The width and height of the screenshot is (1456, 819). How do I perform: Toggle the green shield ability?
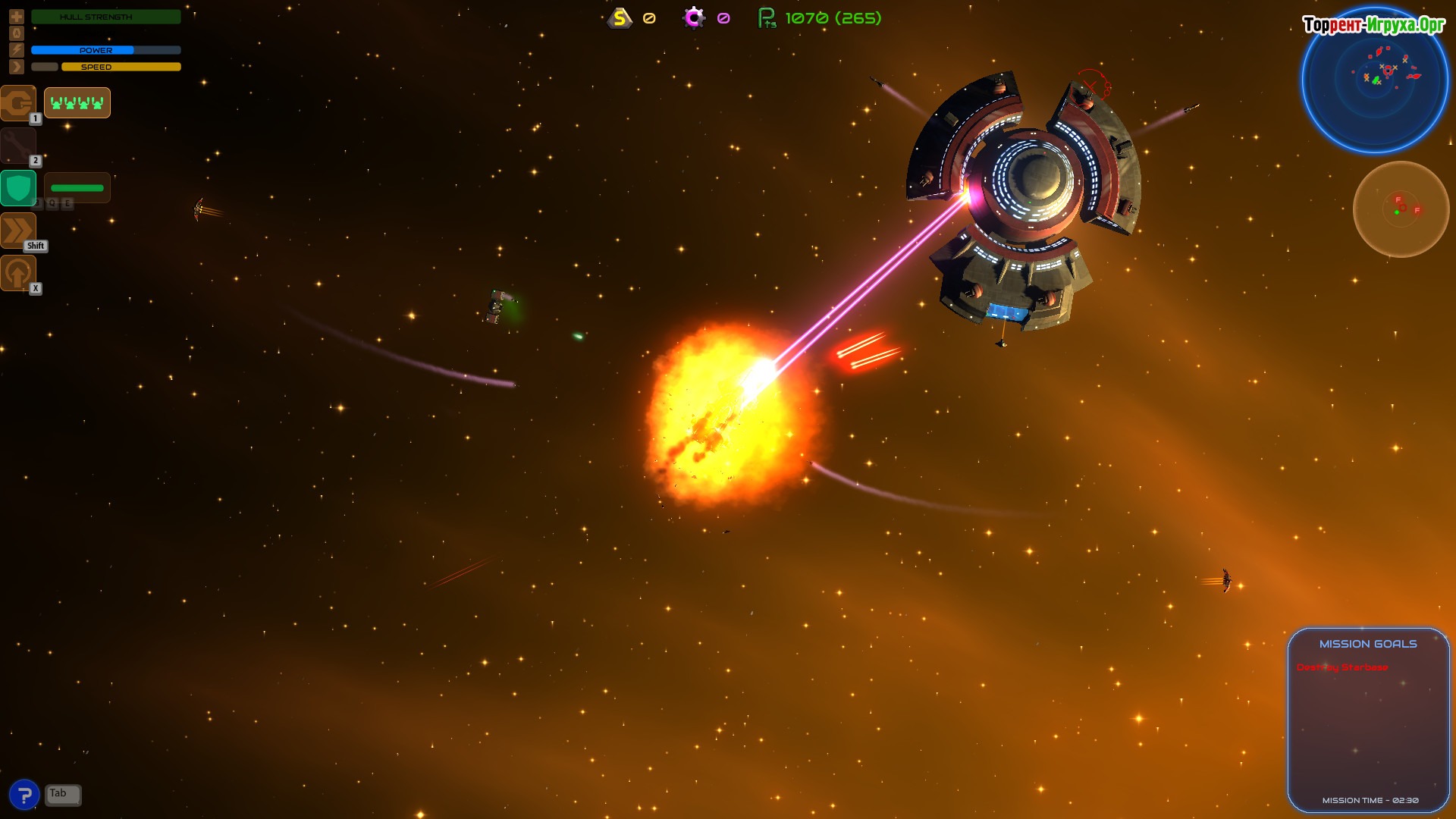coord(17,188)
